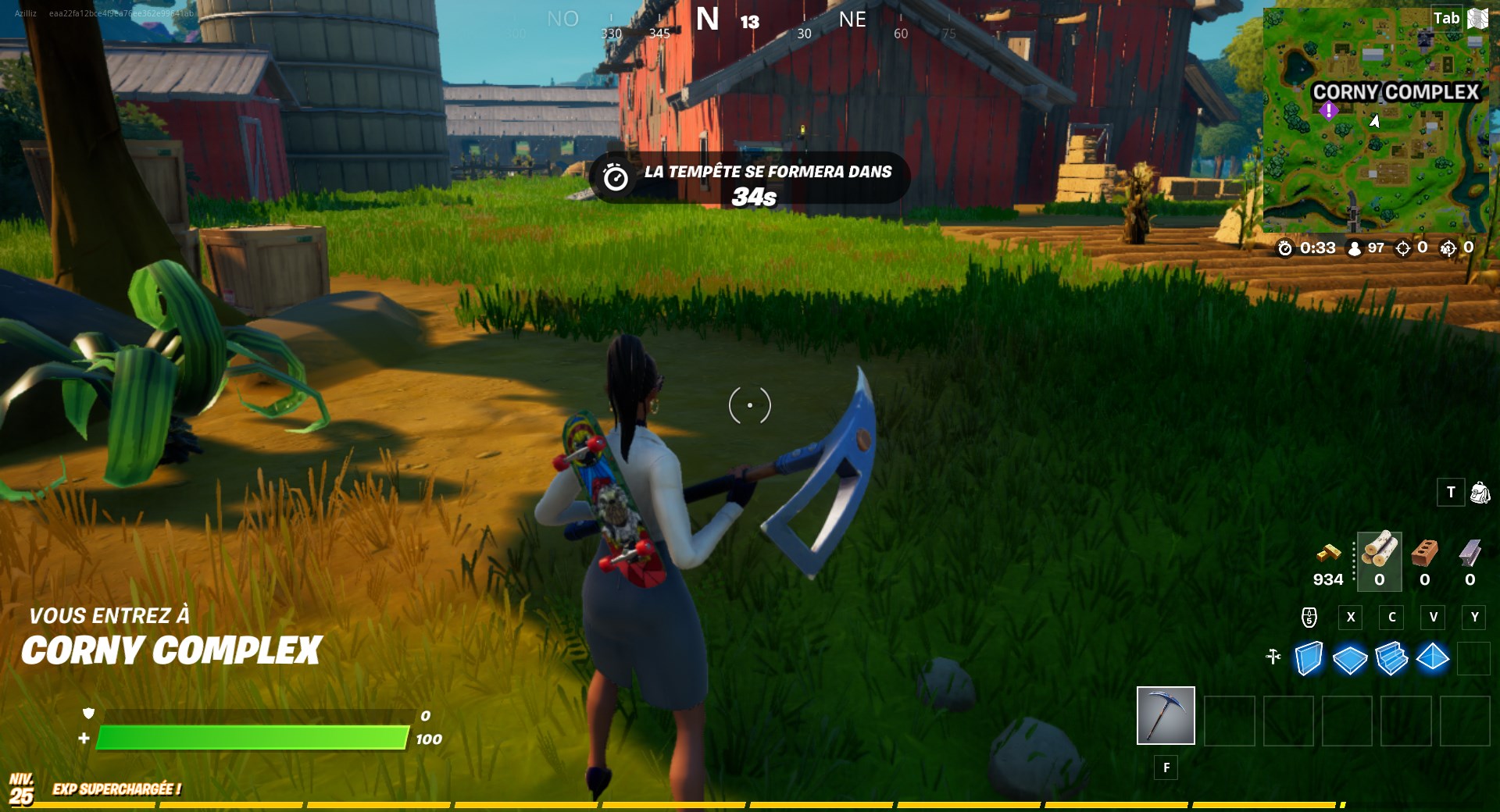The width and height of the screenshot is (1500, 812).
Task: Toggle the floor building piece
Action: click(x=1349, y=659)
